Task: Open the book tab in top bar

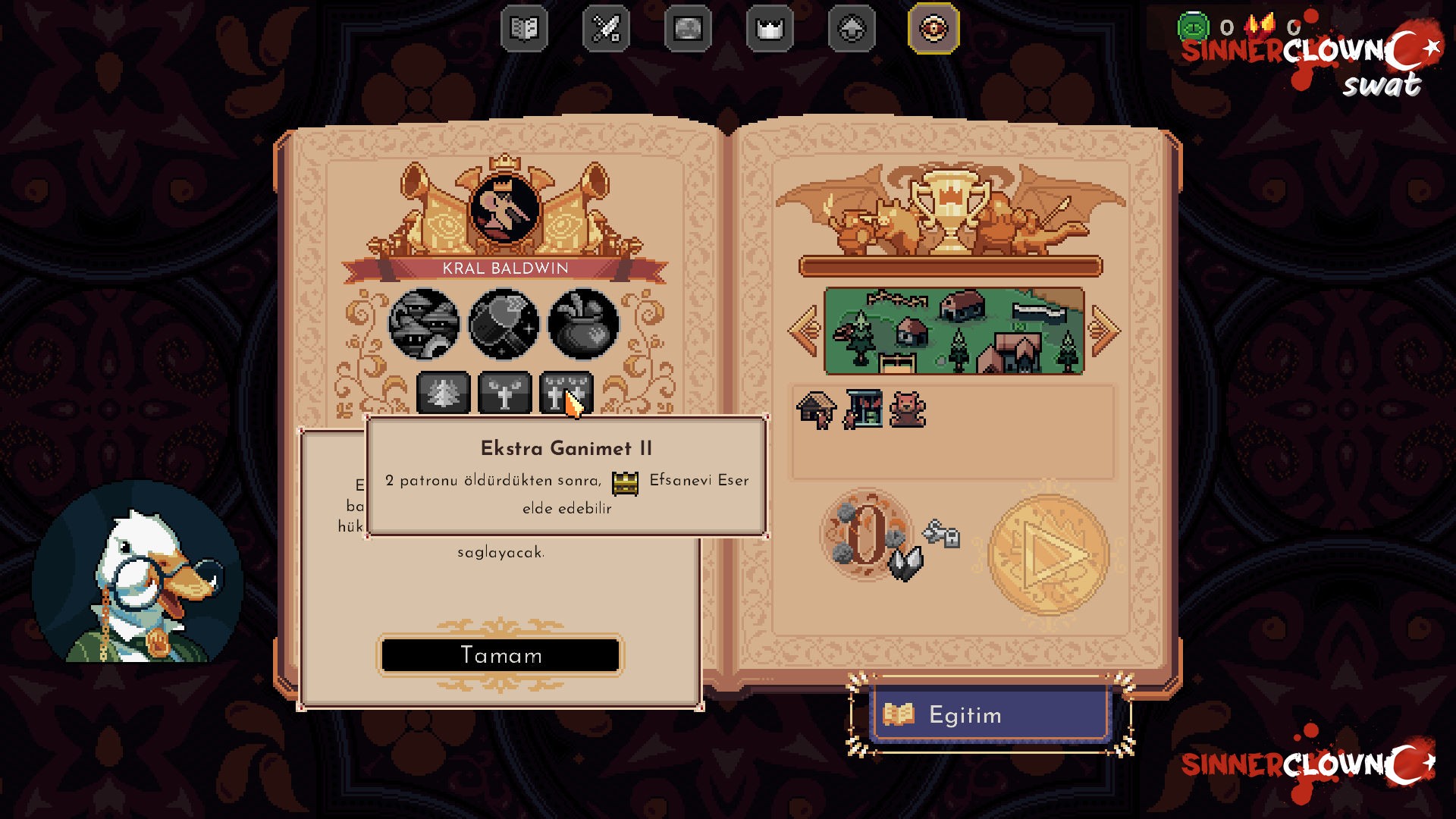Action: pyautogui.click(x=524, y=29)
